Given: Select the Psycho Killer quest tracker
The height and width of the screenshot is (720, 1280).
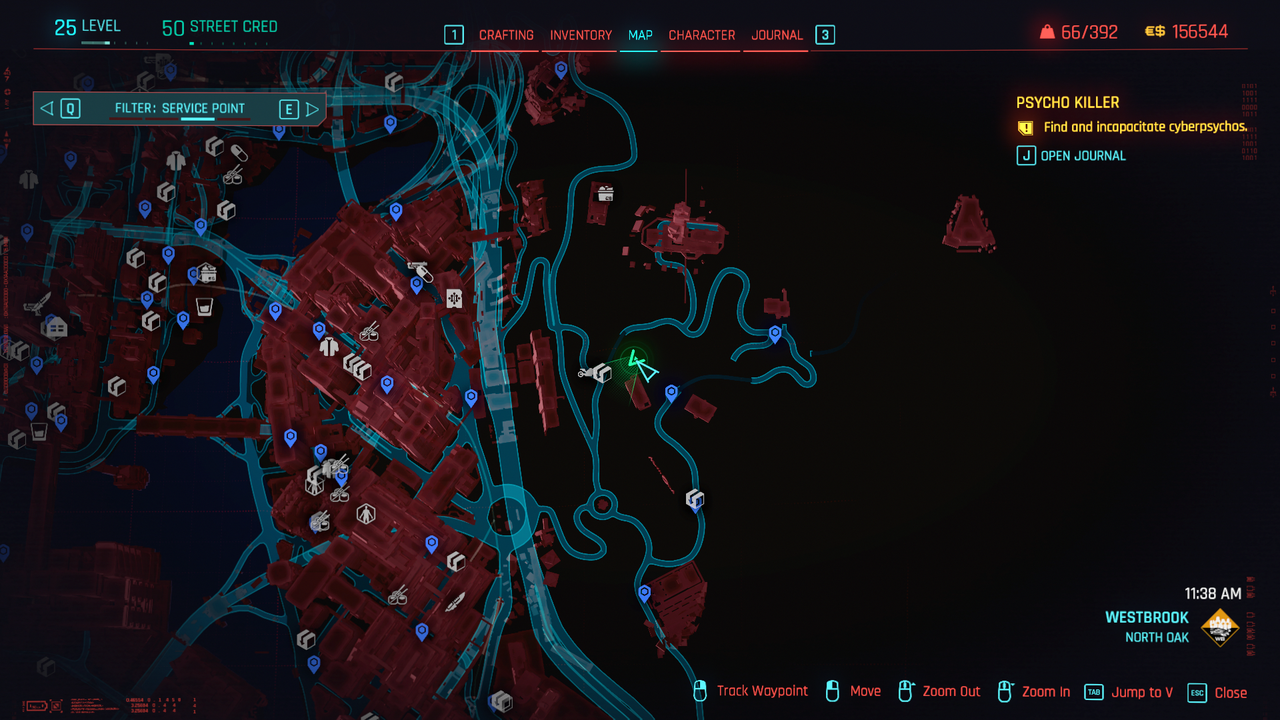Looking at the screenshot, I should pyautogui.click(x=1067, y=102).
